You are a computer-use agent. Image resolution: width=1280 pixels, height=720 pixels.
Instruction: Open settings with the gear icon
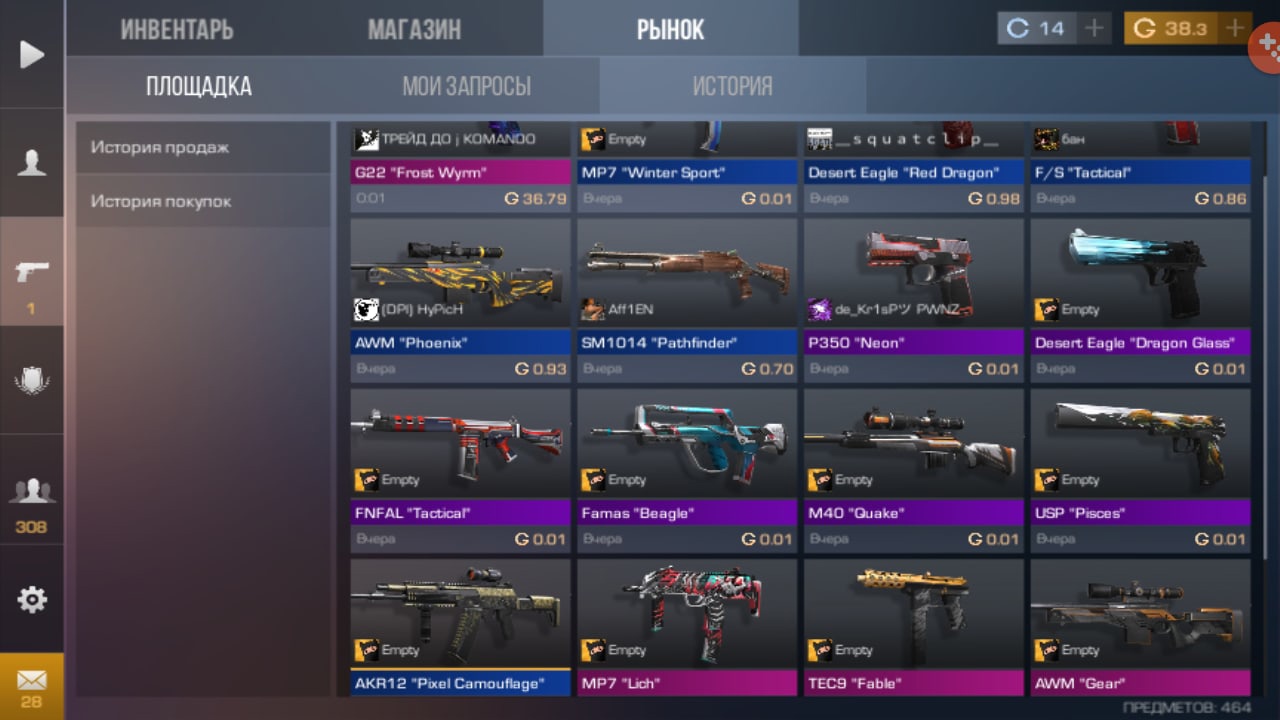[32, 599]
